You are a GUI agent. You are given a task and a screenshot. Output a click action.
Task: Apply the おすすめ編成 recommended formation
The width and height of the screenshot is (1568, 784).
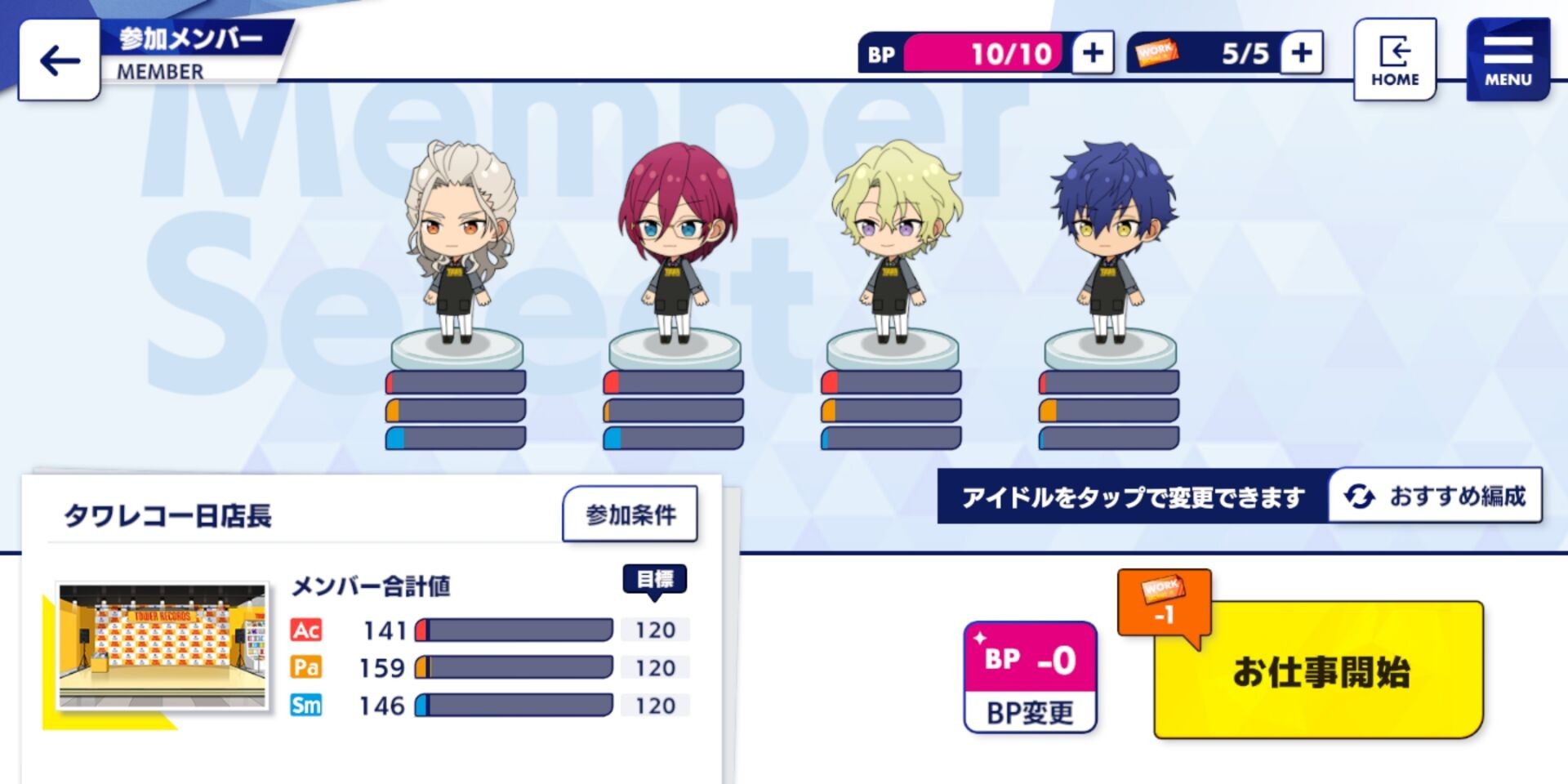(x=1437, y=496)
